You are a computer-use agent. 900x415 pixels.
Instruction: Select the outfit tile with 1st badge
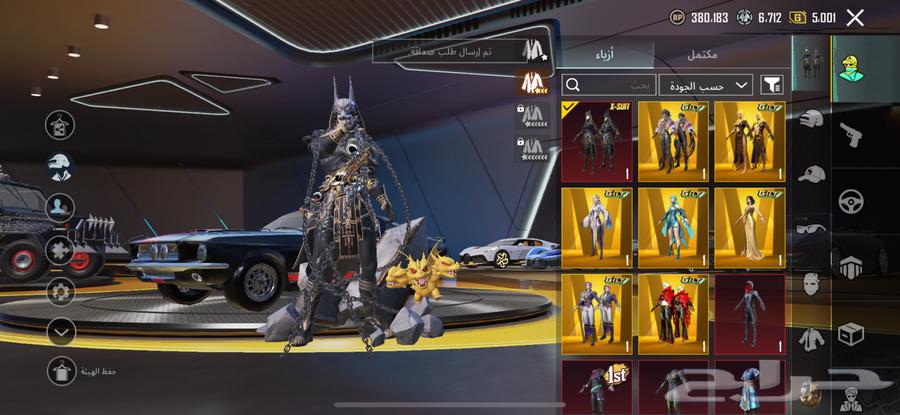[596, 388]
